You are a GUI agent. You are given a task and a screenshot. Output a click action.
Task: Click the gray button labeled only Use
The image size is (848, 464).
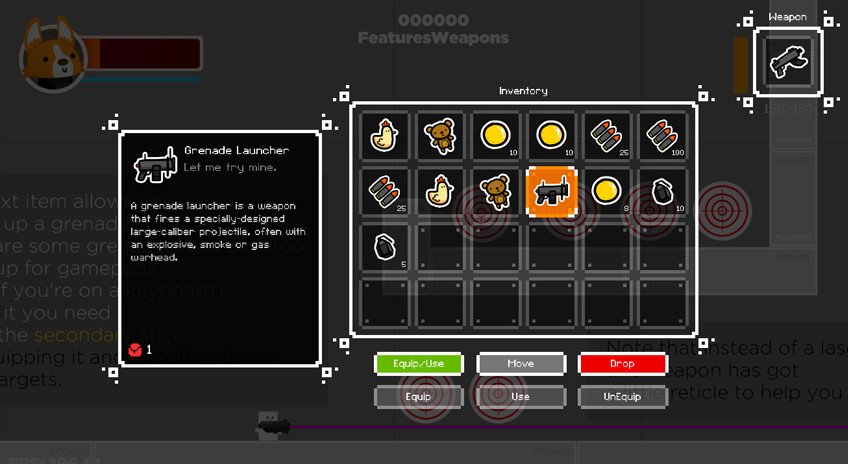pos(519,397)
